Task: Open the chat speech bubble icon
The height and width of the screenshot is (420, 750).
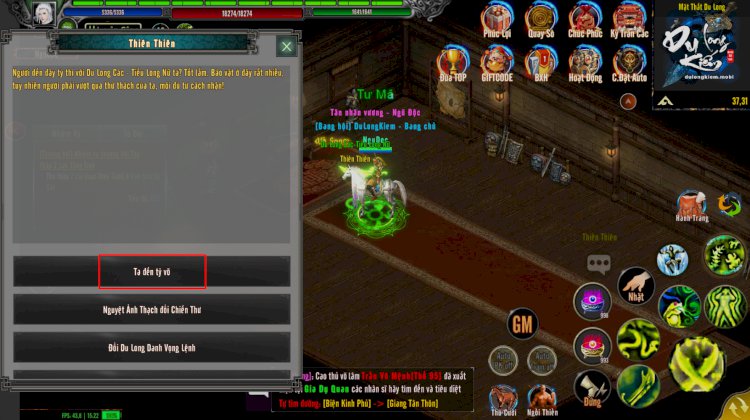Action: tap(599, 264)
